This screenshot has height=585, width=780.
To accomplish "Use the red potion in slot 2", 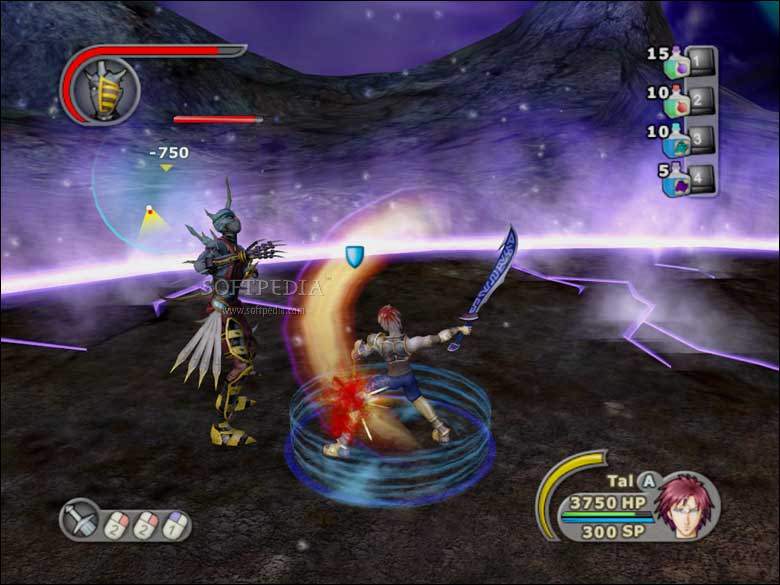I will 678,102.
